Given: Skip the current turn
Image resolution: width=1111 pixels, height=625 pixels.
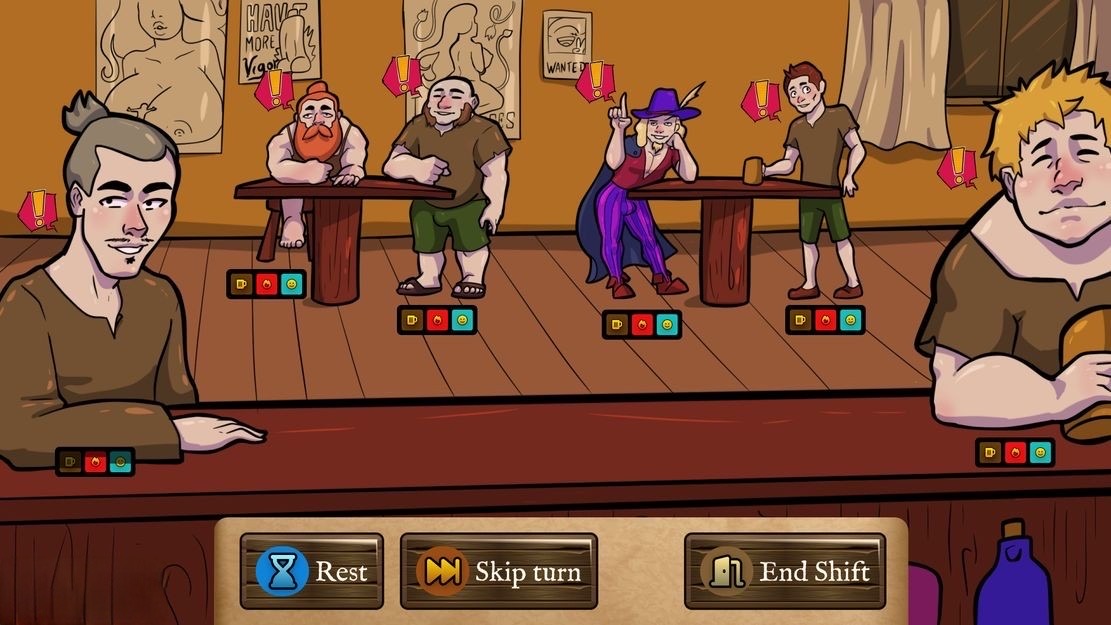Looking at the screenshot, I should [498, 571].
